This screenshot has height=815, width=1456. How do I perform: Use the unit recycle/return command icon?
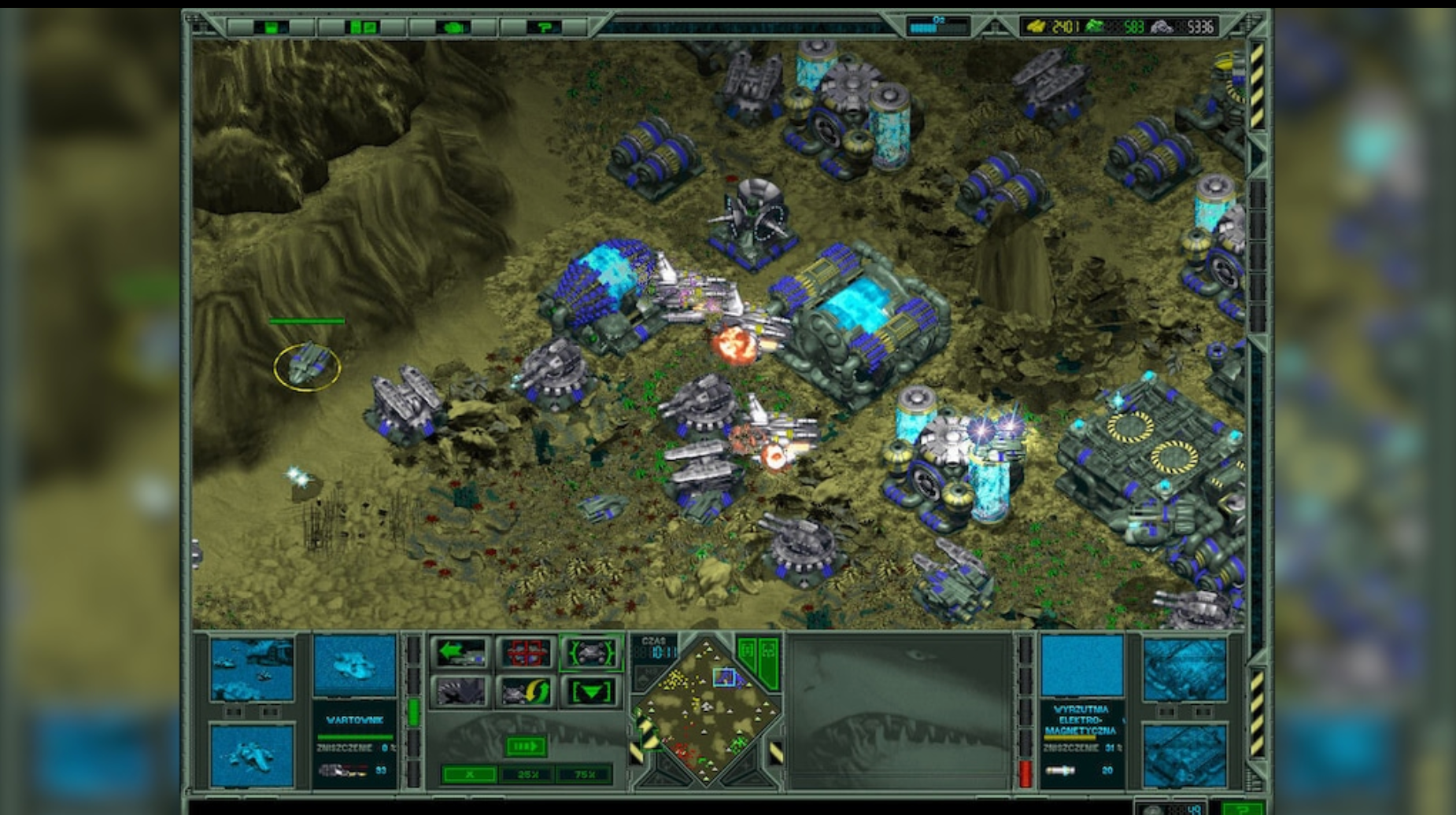[525, 692]
